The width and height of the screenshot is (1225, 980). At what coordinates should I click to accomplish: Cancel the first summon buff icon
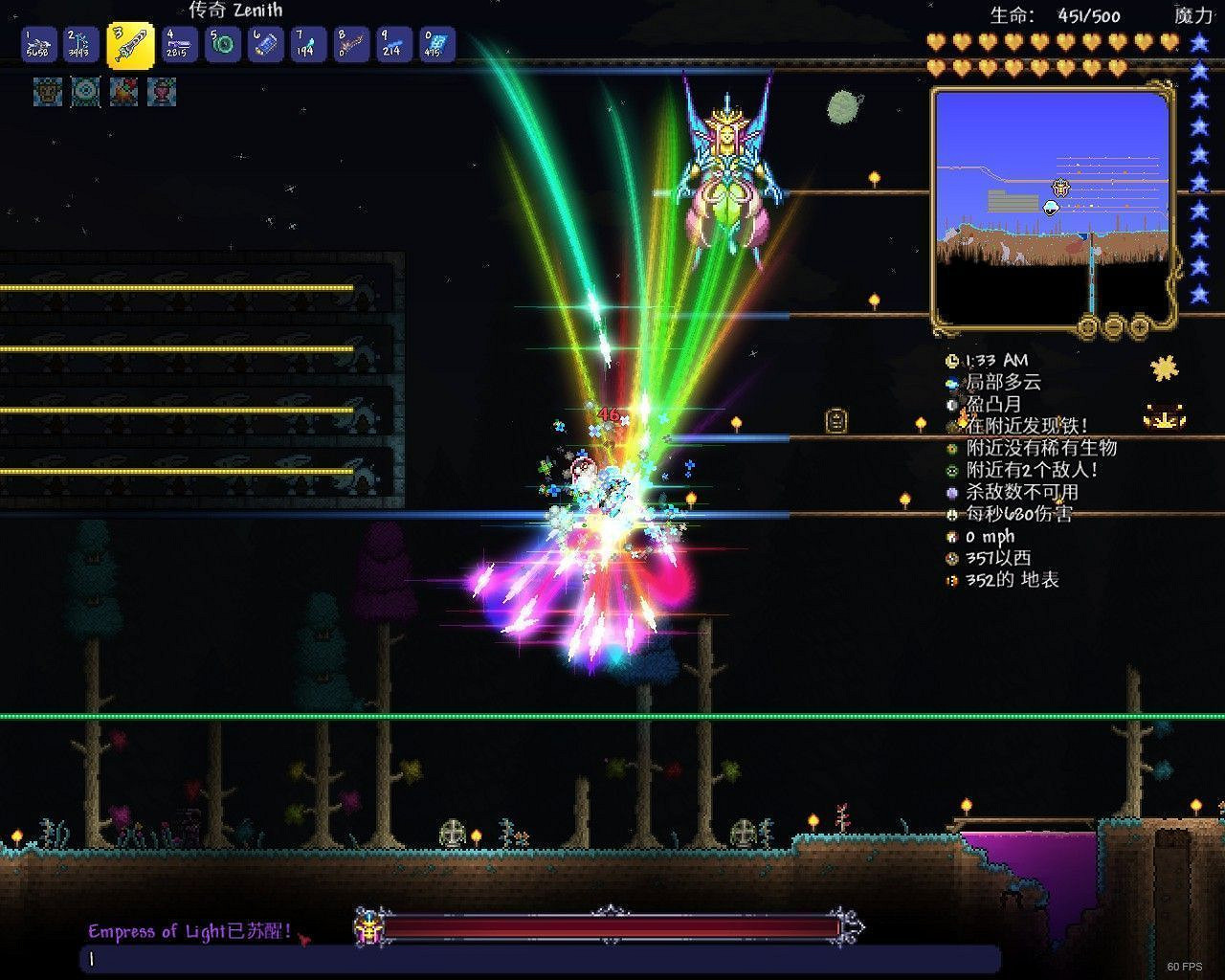point(46,93)
